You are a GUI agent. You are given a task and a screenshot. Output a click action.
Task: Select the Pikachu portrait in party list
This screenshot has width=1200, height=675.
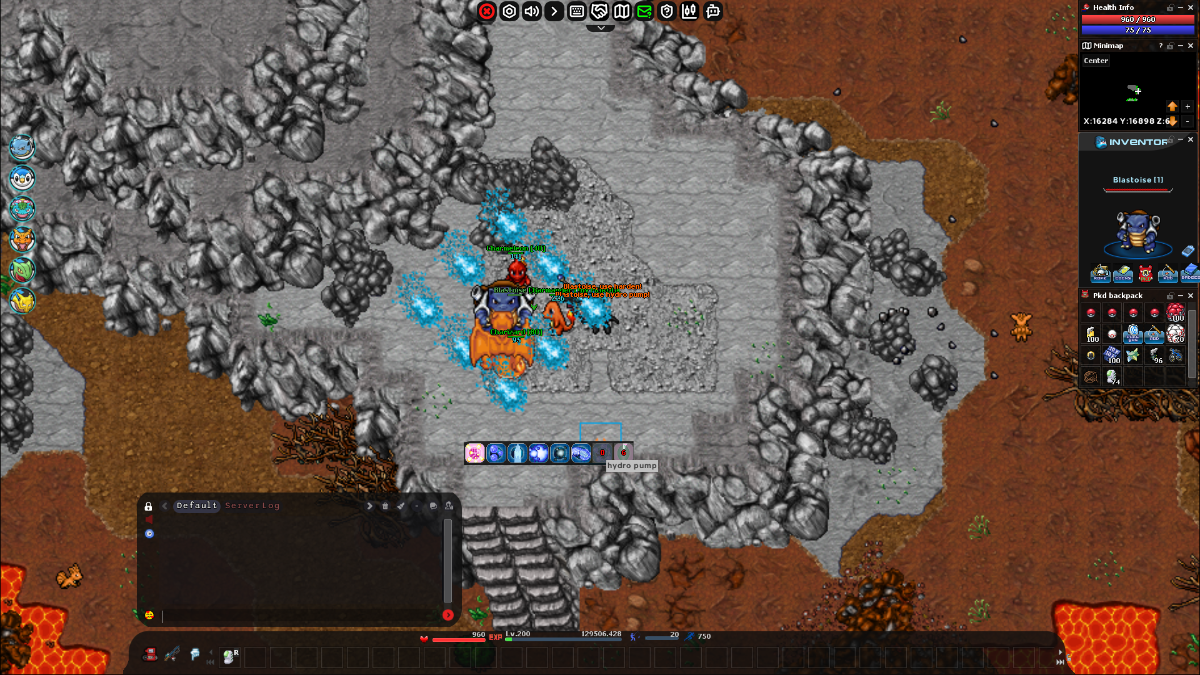tap(22, 299)
